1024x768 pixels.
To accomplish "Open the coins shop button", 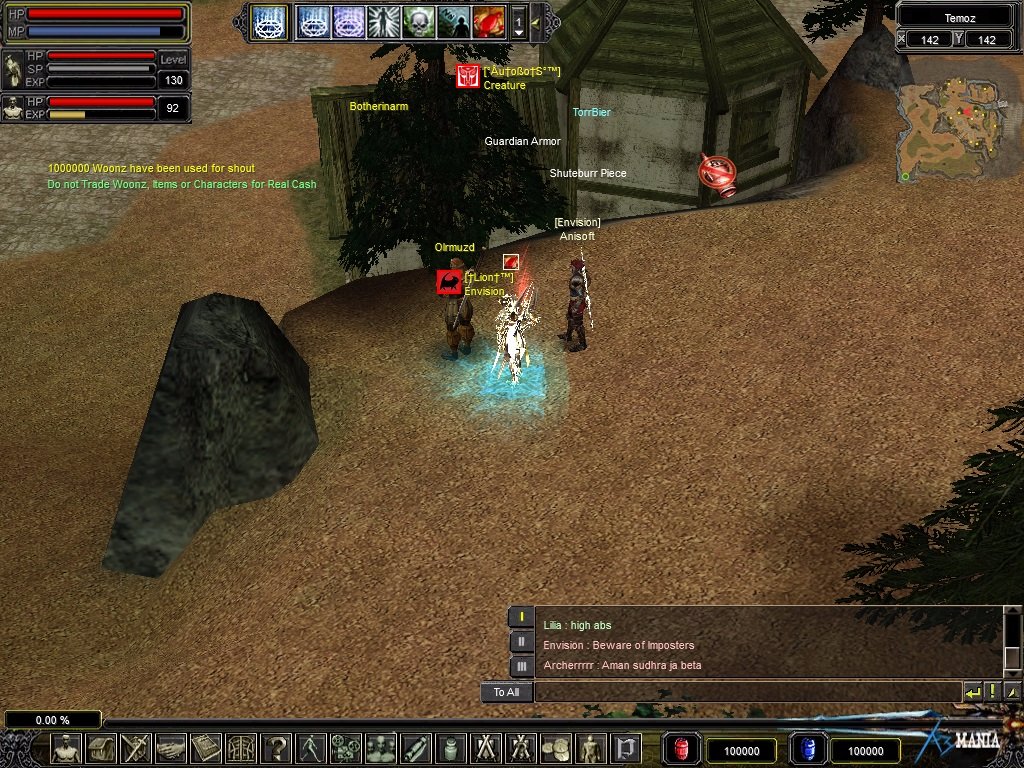I will pyautogui.click(x=555, y=749).
